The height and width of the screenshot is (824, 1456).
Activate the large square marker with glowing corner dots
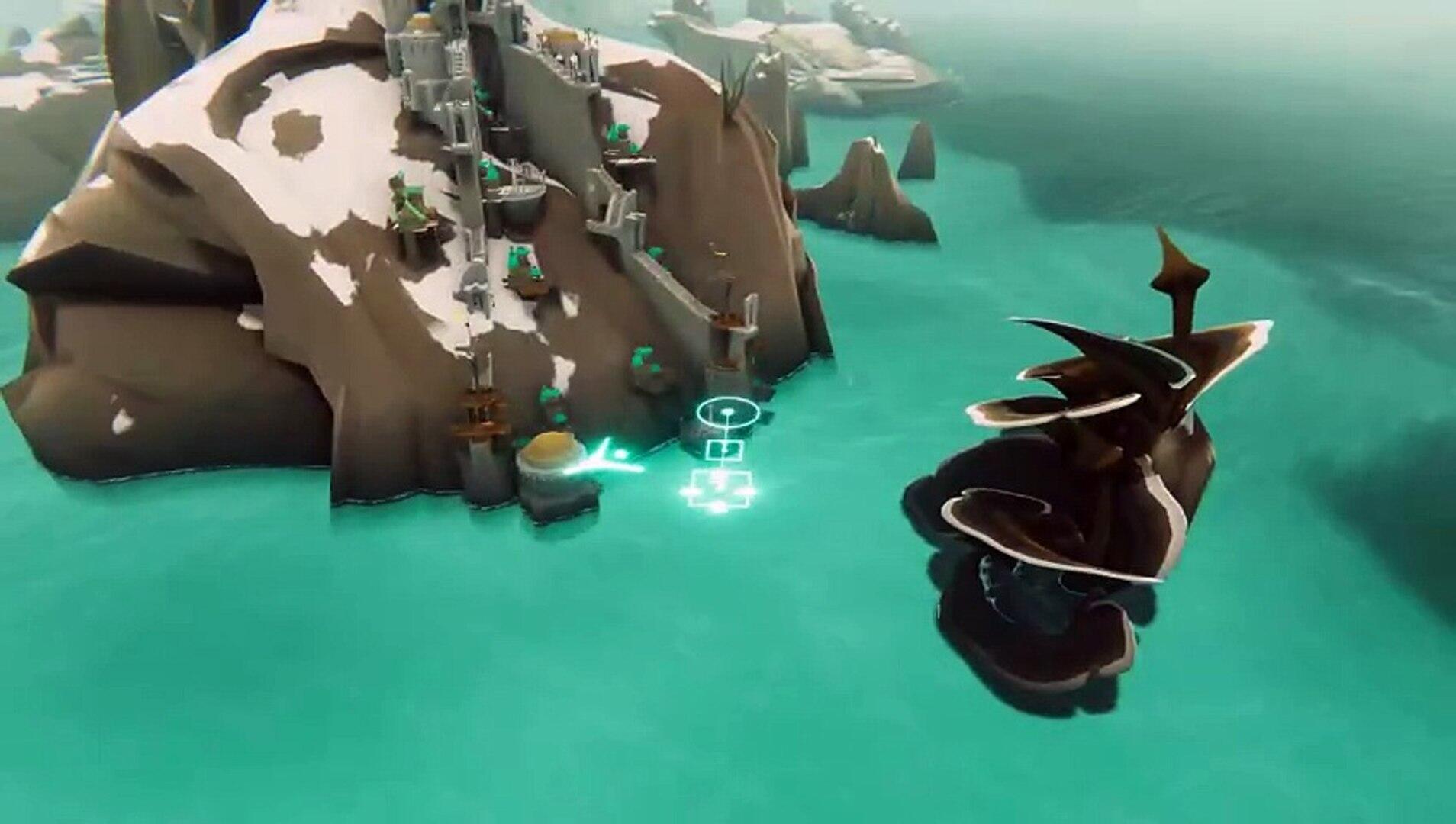[x=720, y=488]
